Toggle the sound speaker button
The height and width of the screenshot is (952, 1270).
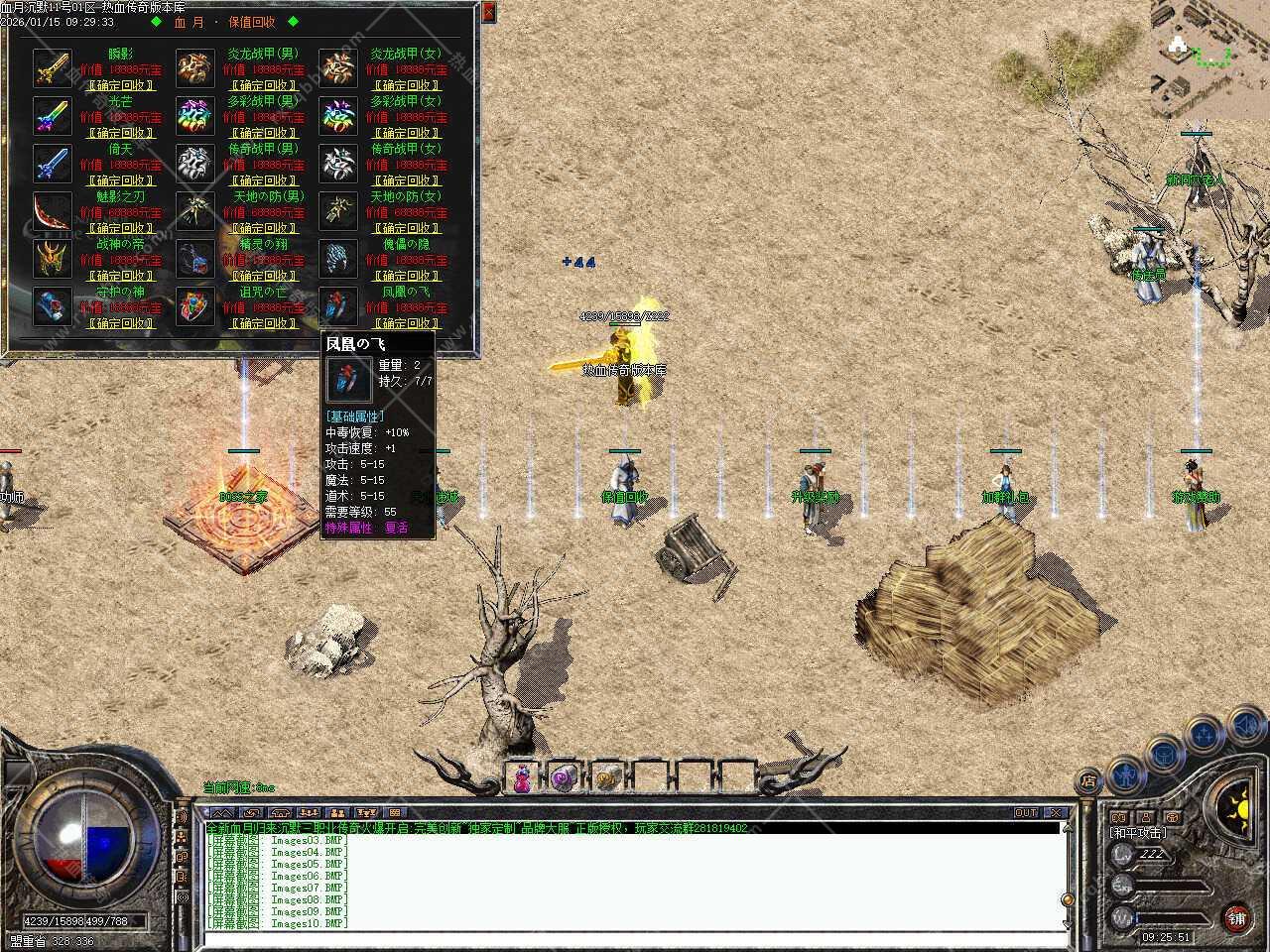click(x=1244, y=725)
